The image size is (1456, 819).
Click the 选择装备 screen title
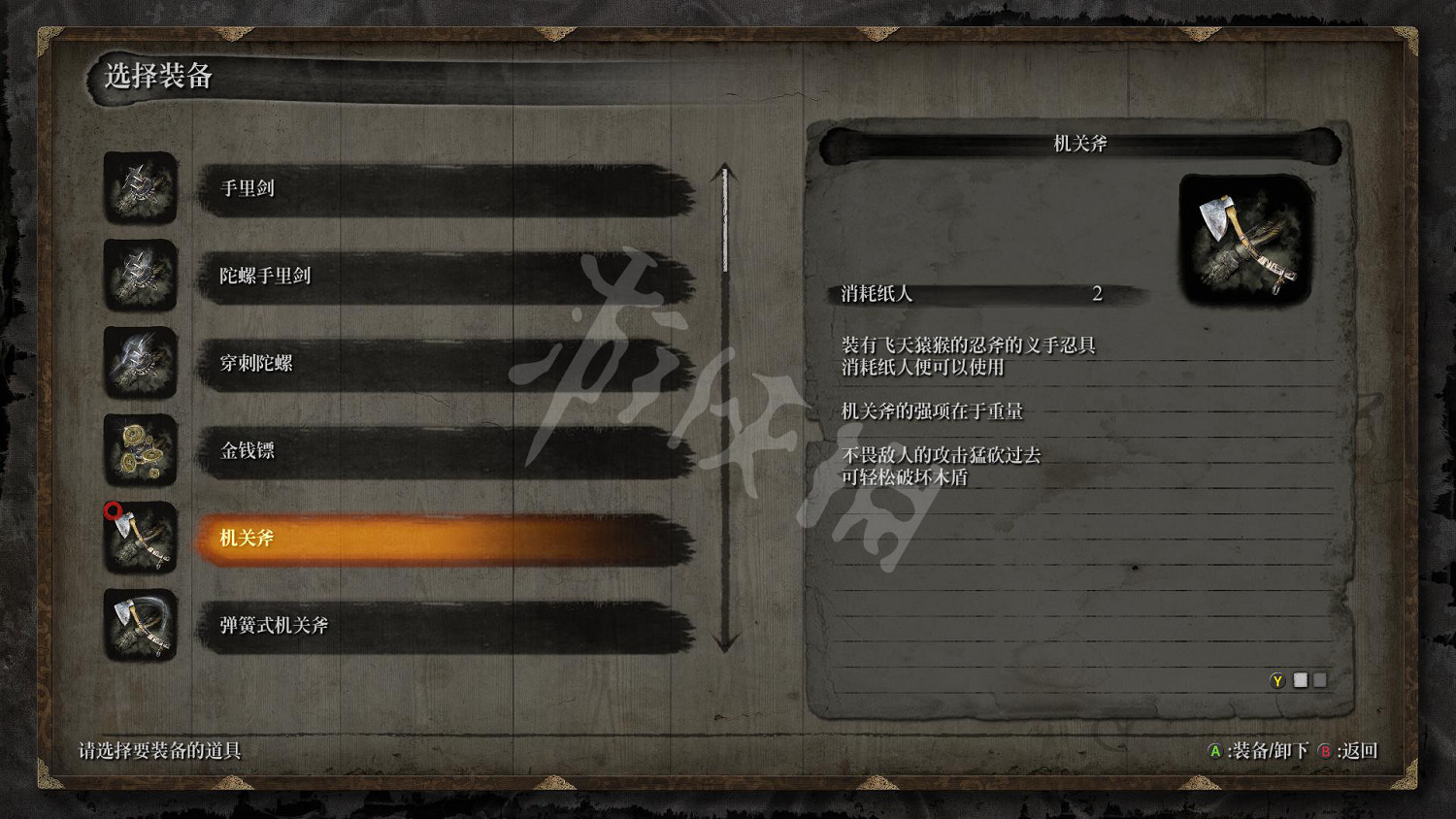coord(158,73)
